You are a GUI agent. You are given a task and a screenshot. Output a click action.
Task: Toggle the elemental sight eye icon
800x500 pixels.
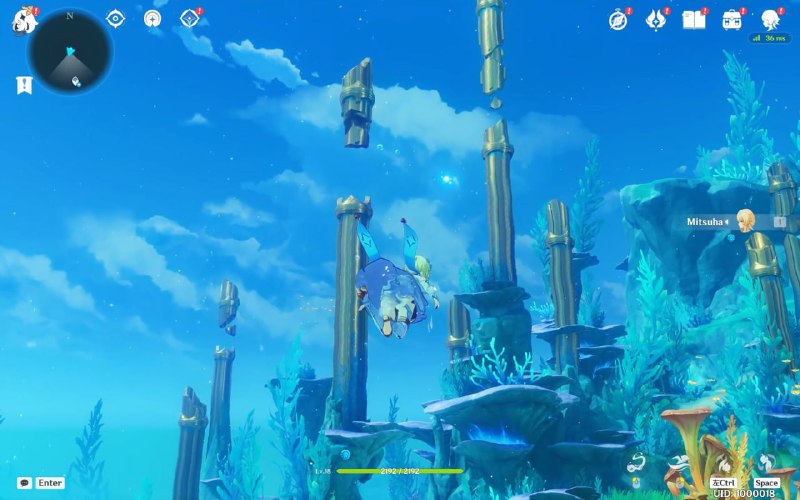click(115, 19)
